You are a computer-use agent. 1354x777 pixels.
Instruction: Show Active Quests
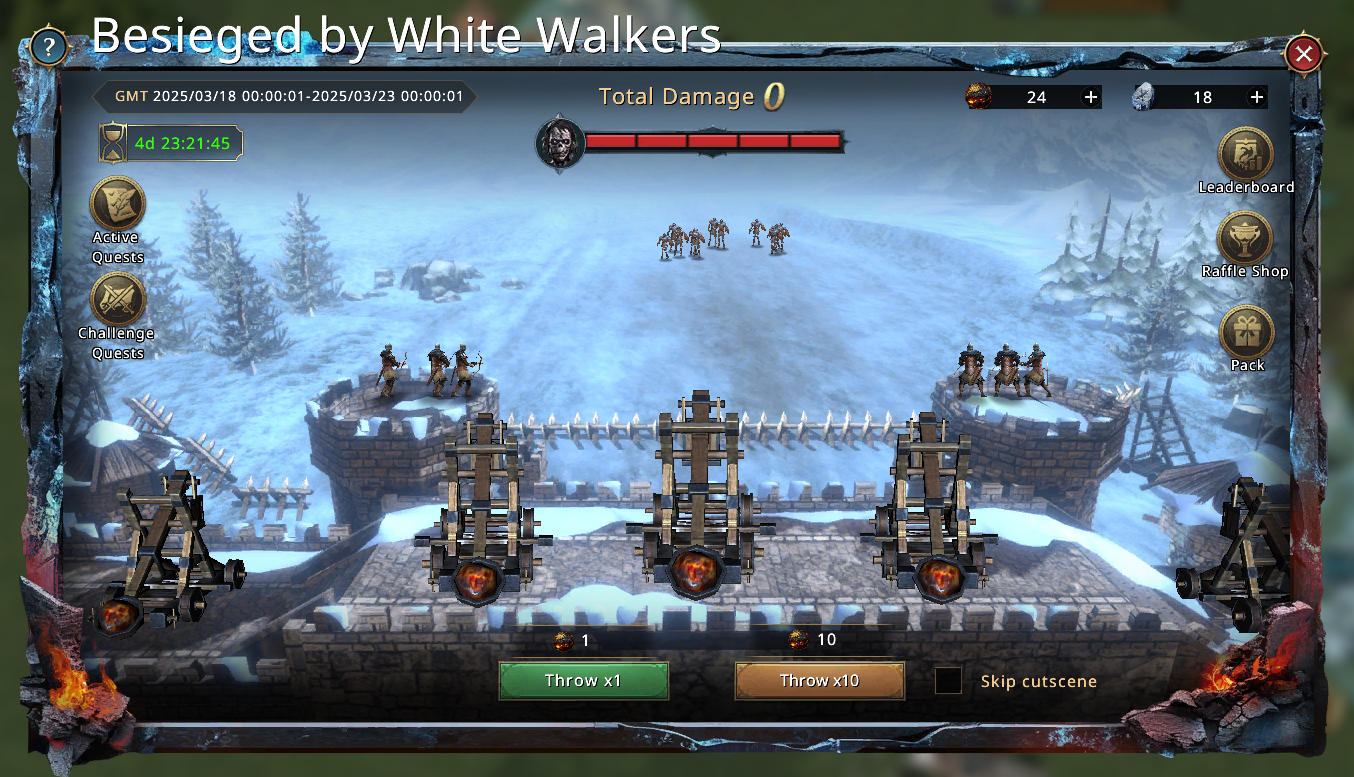pyautogui.click(x=118, y=204)
